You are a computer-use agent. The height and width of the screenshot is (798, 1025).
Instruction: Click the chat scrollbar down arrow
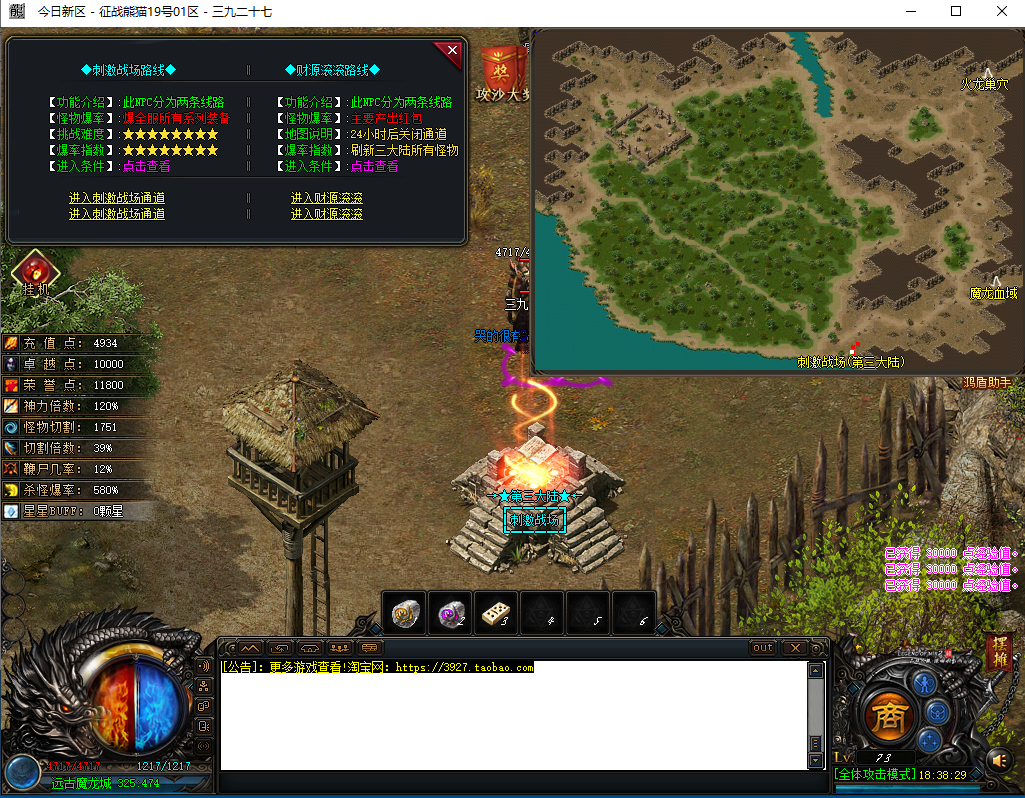click(x=816, y=760)
